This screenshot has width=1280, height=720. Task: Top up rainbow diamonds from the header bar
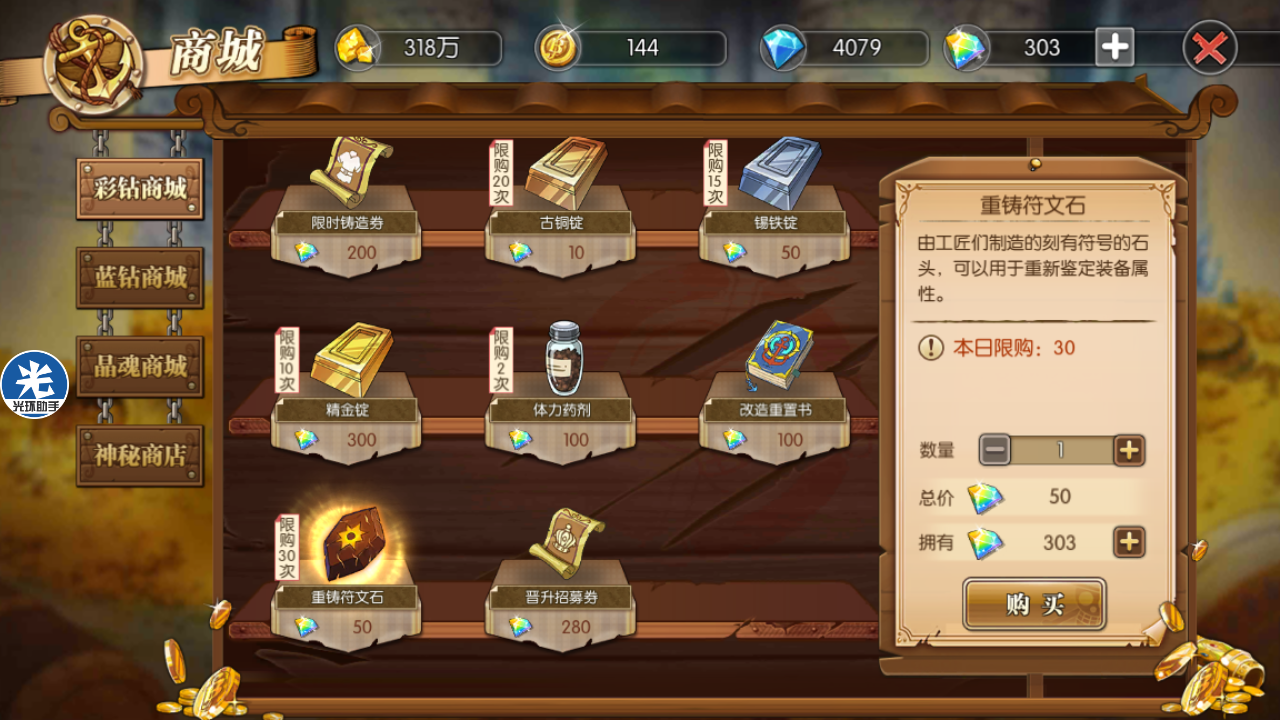pyautogui.click(x=1115, y=47)
